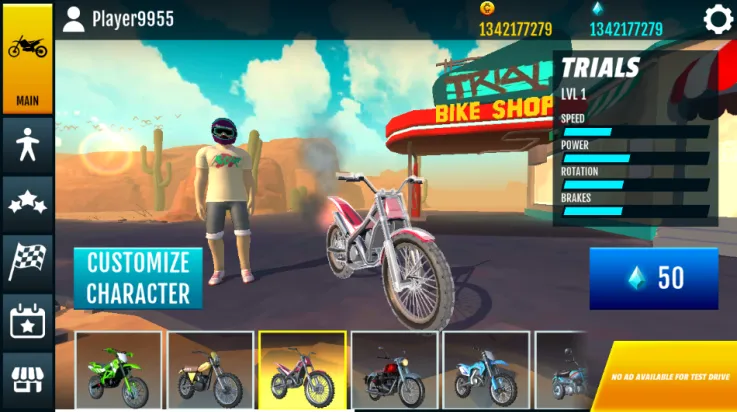Switch to the character figure tab

click(x=27, y=147)
